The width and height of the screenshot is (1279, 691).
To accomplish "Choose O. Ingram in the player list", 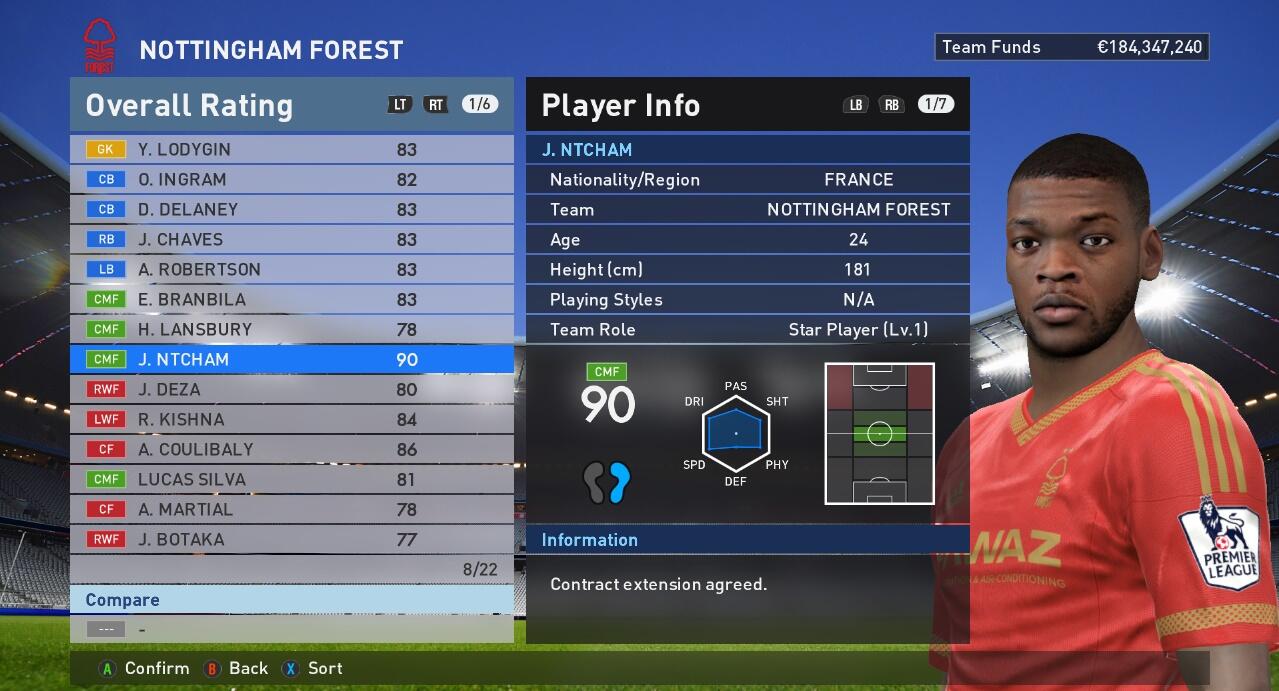I will pos(290,179).
